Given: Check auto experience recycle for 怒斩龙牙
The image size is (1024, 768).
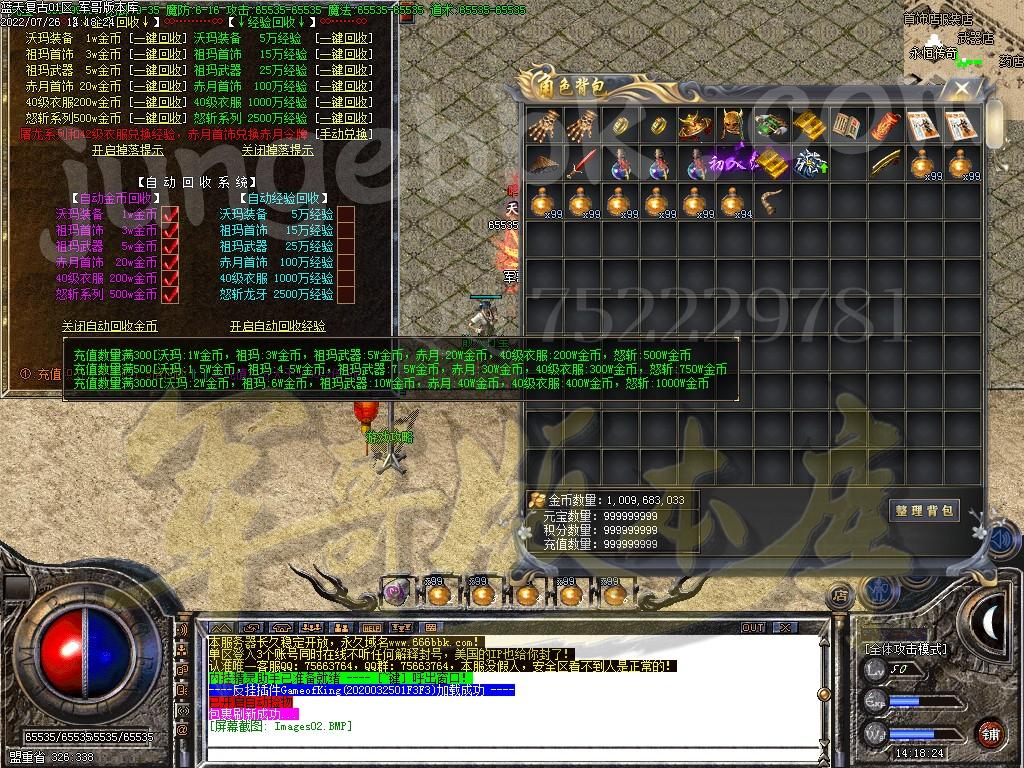Looking at the screenshot, I should [x=346, y=294].
